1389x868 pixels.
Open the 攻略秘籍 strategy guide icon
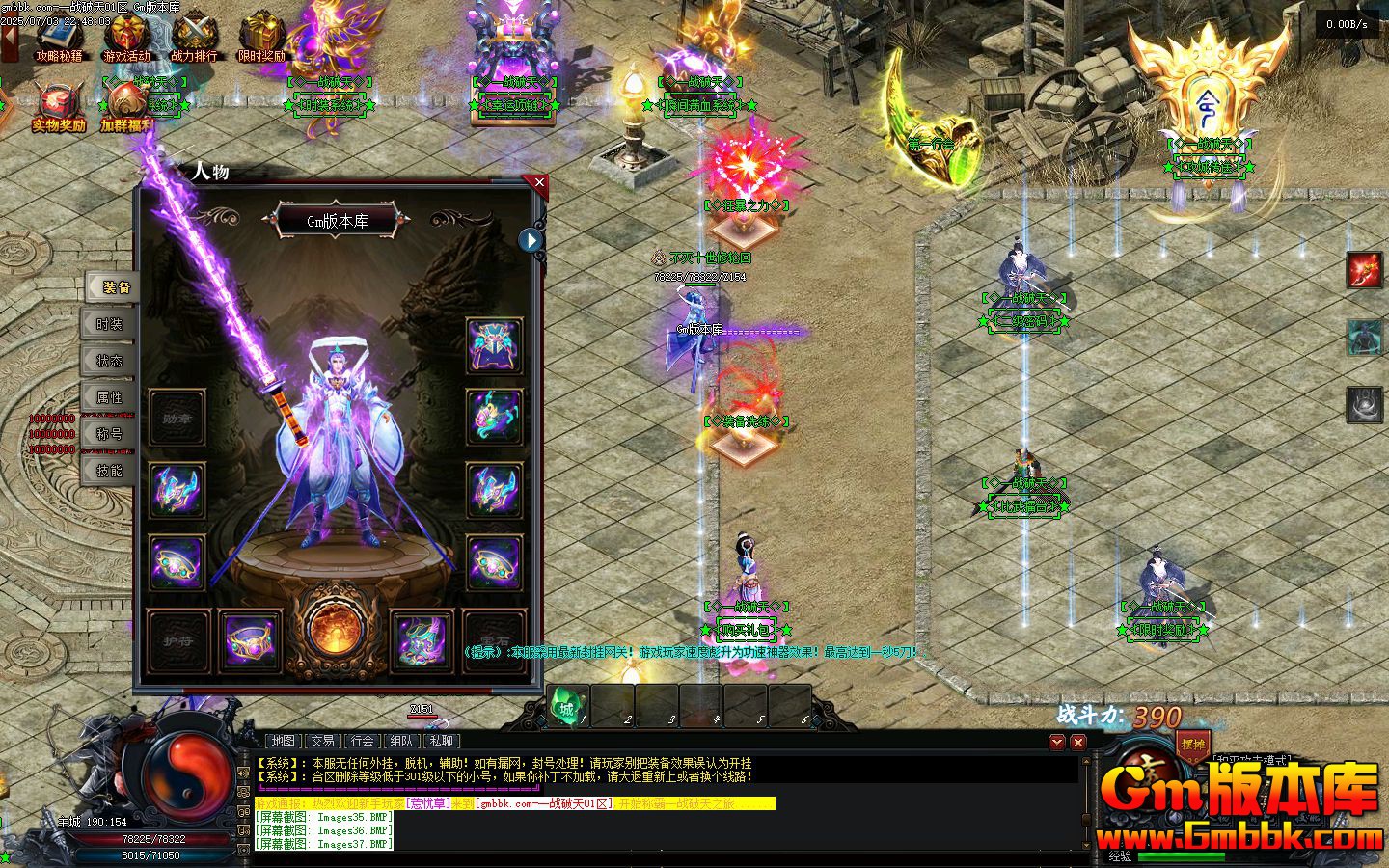tap(58, 37)
